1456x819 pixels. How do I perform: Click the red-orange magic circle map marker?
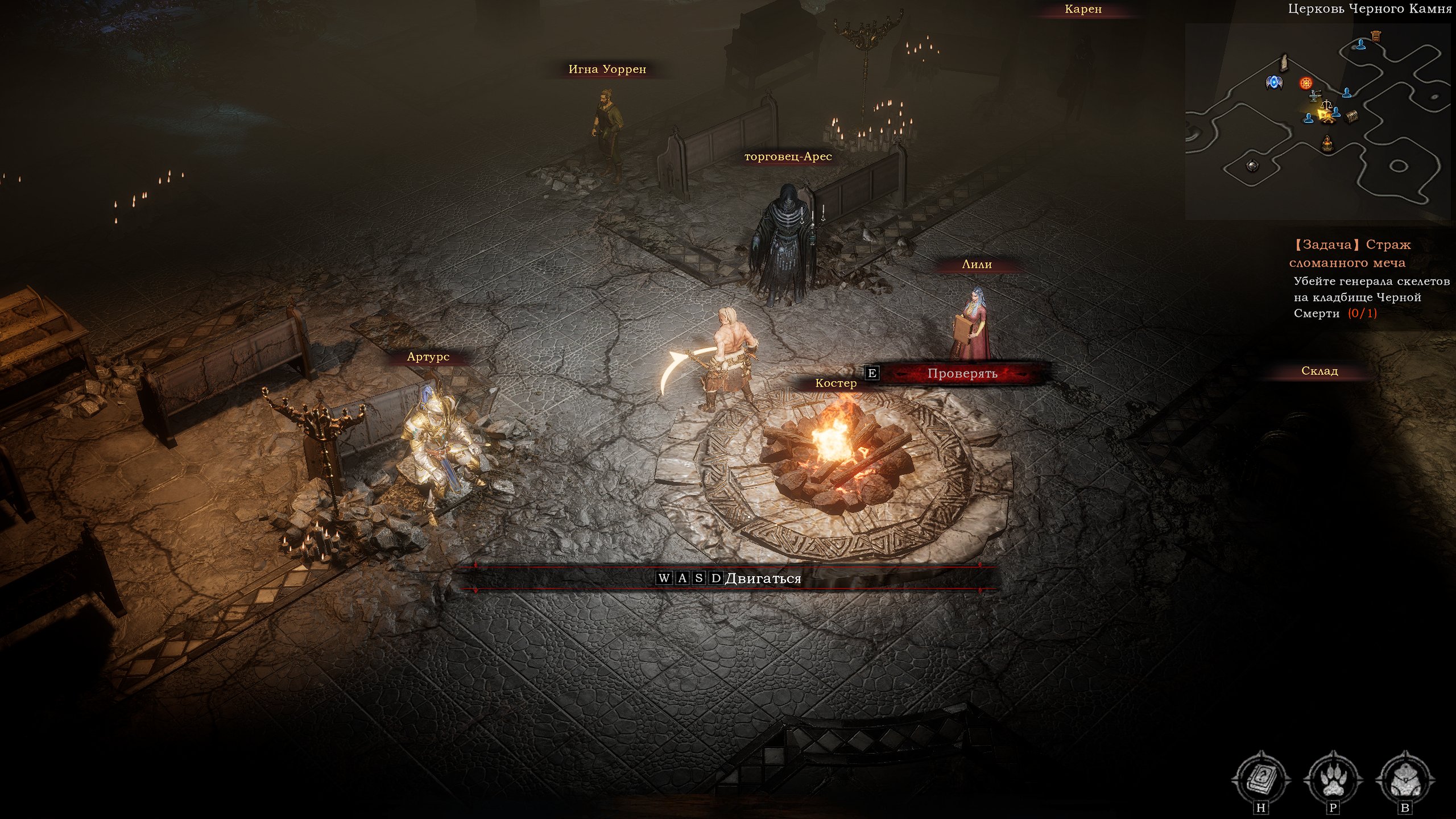pyautogui.click(x=1306, y=83)
